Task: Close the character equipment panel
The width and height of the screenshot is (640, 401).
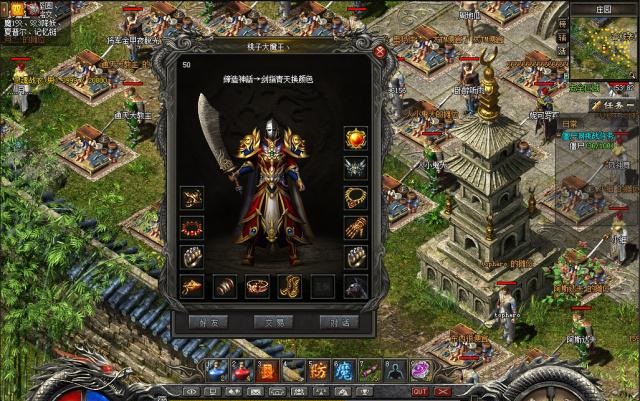Action: [379, 52]
